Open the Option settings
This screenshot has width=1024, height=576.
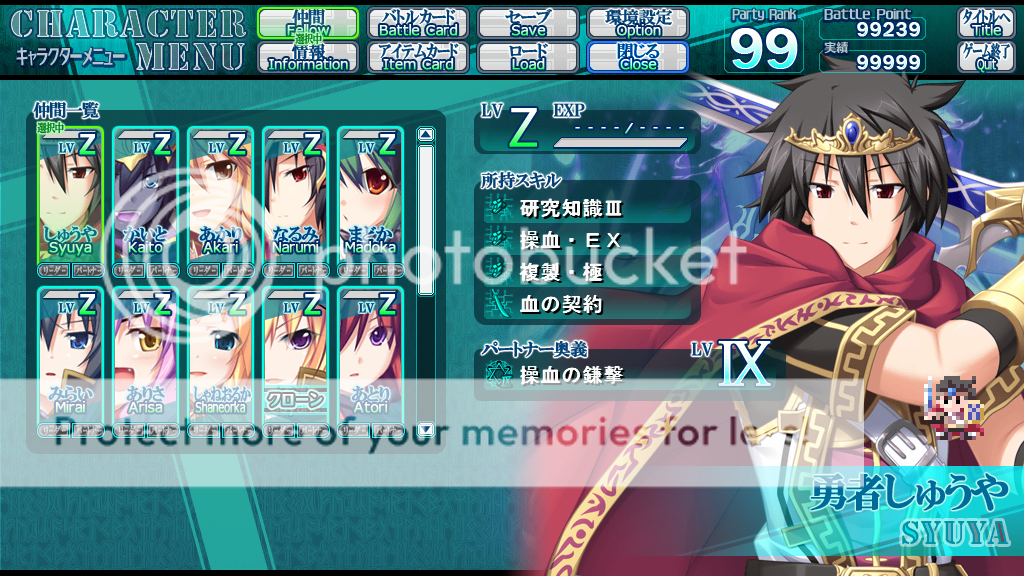point(638,24)
